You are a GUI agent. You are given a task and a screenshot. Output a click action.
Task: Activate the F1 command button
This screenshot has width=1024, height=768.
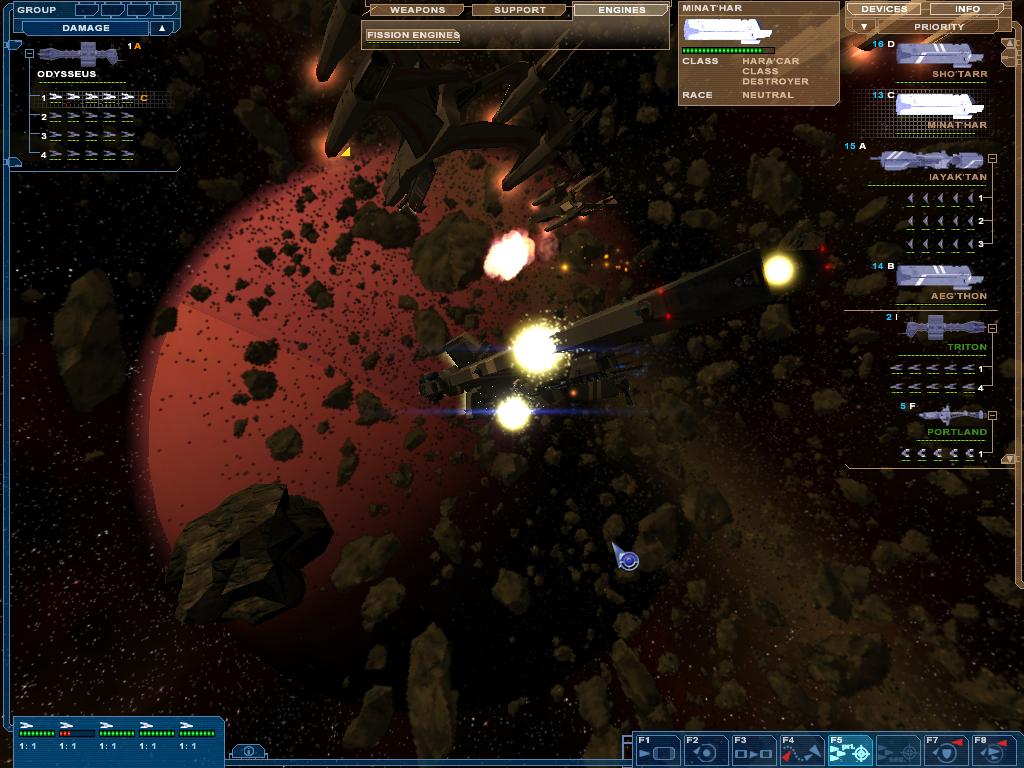point(655,750)
